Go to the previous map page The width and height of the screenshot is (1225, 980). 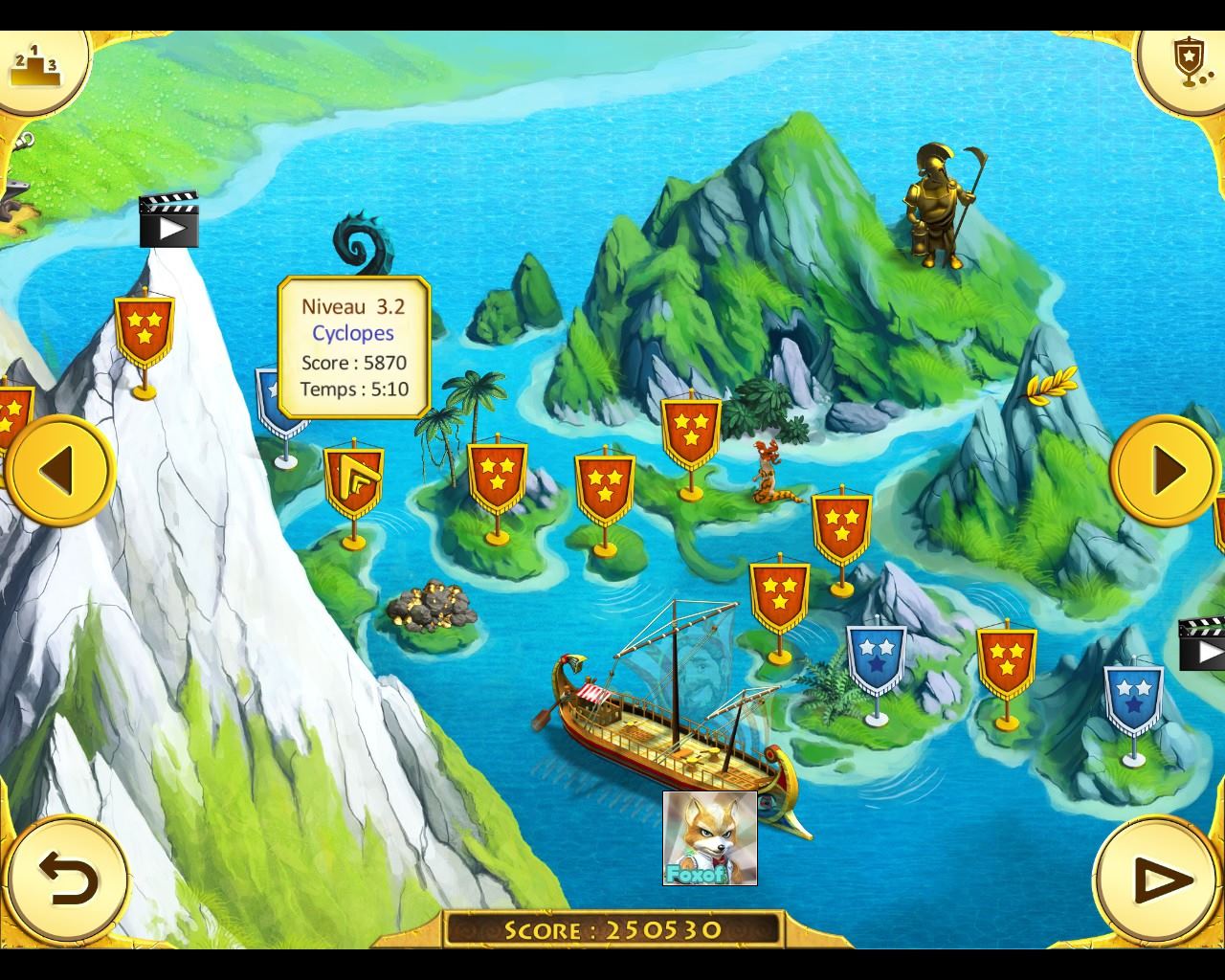(59, 470)
